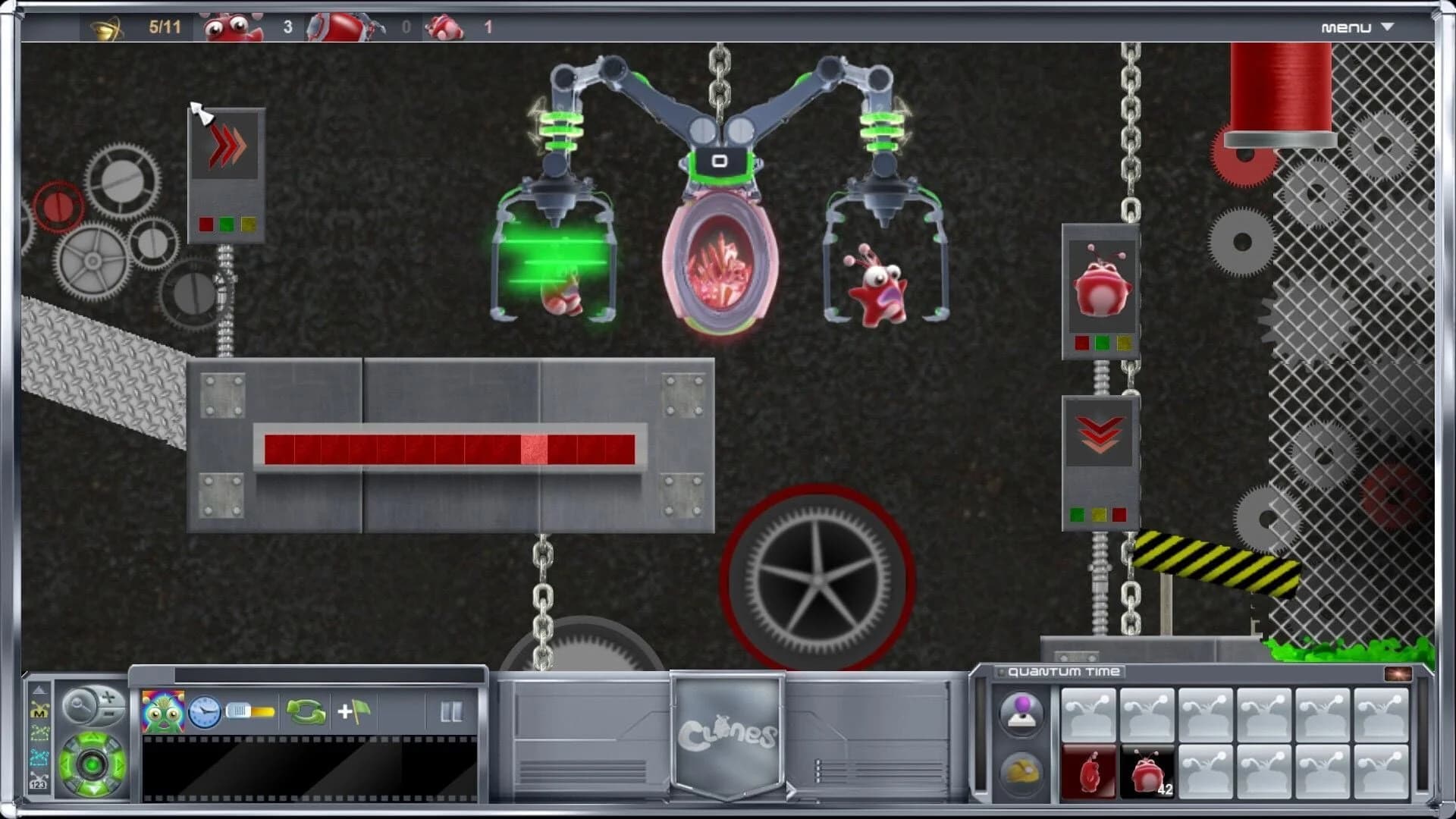Click the chameleon avatar icon on the toolbar

click(162, 712)
